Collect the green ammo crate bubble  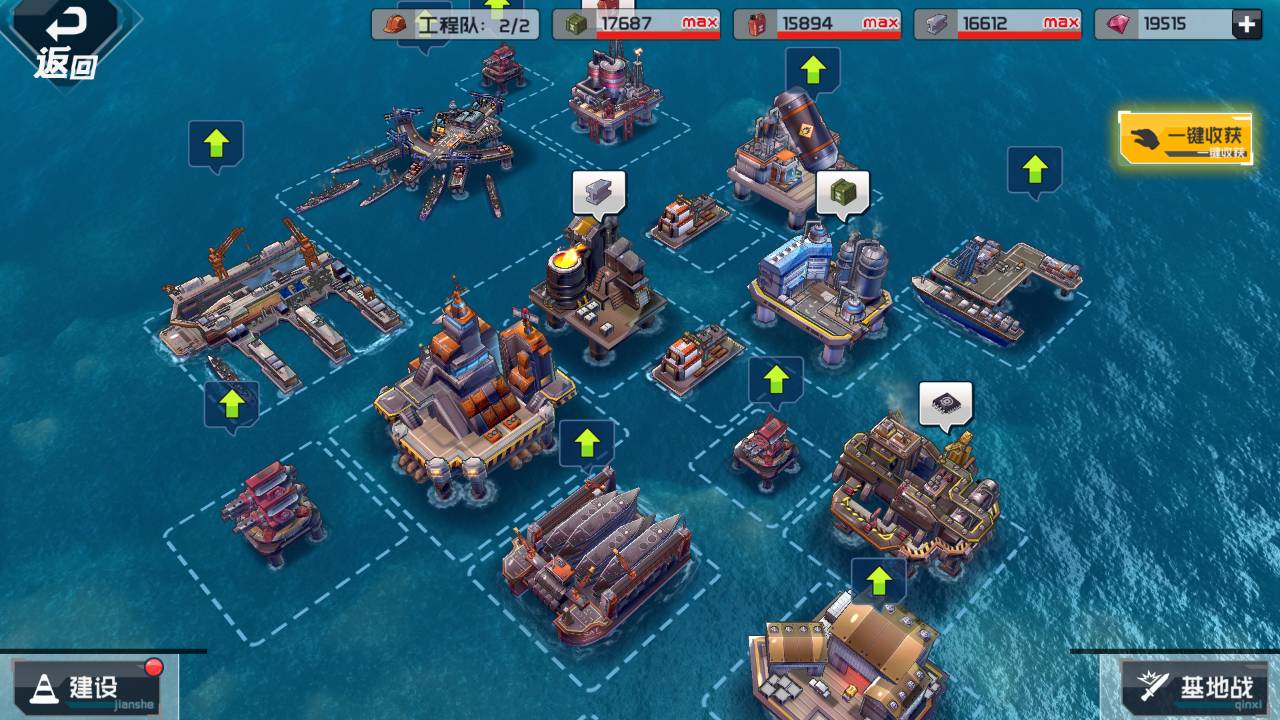click(x=842, y=193)
